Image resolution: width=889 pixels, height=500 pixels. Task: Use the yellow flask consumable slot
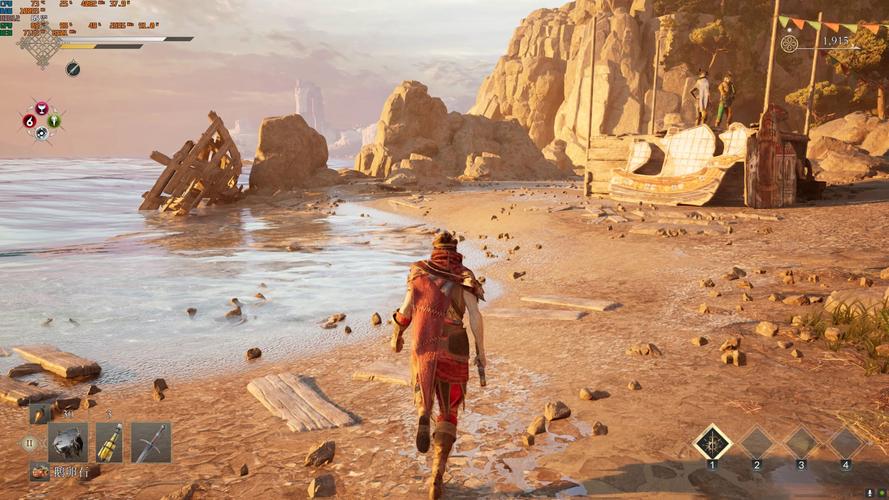(x=109, y=442)
